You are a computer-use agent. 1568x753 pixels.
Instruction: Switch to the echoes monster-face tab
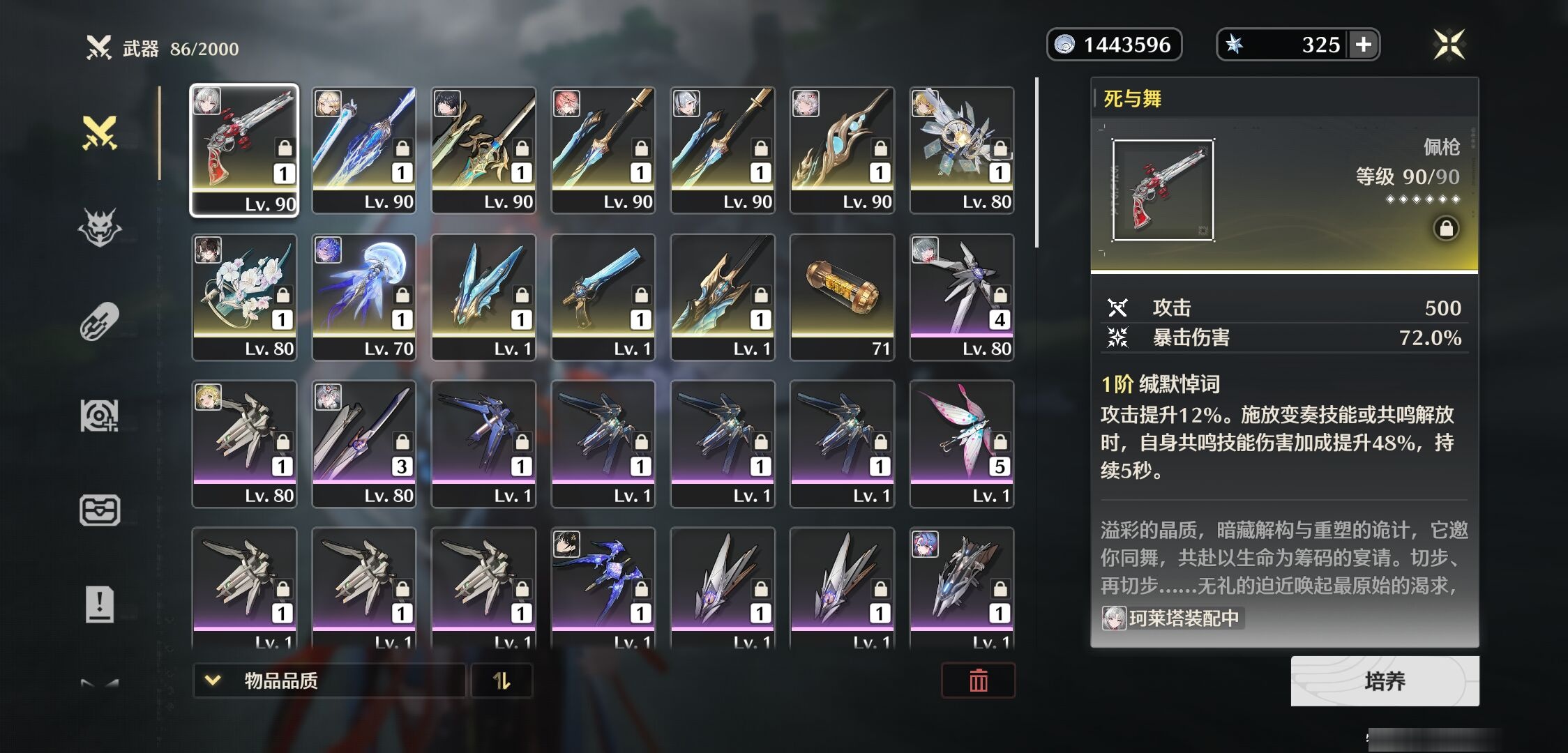click(x=100, y=227)
